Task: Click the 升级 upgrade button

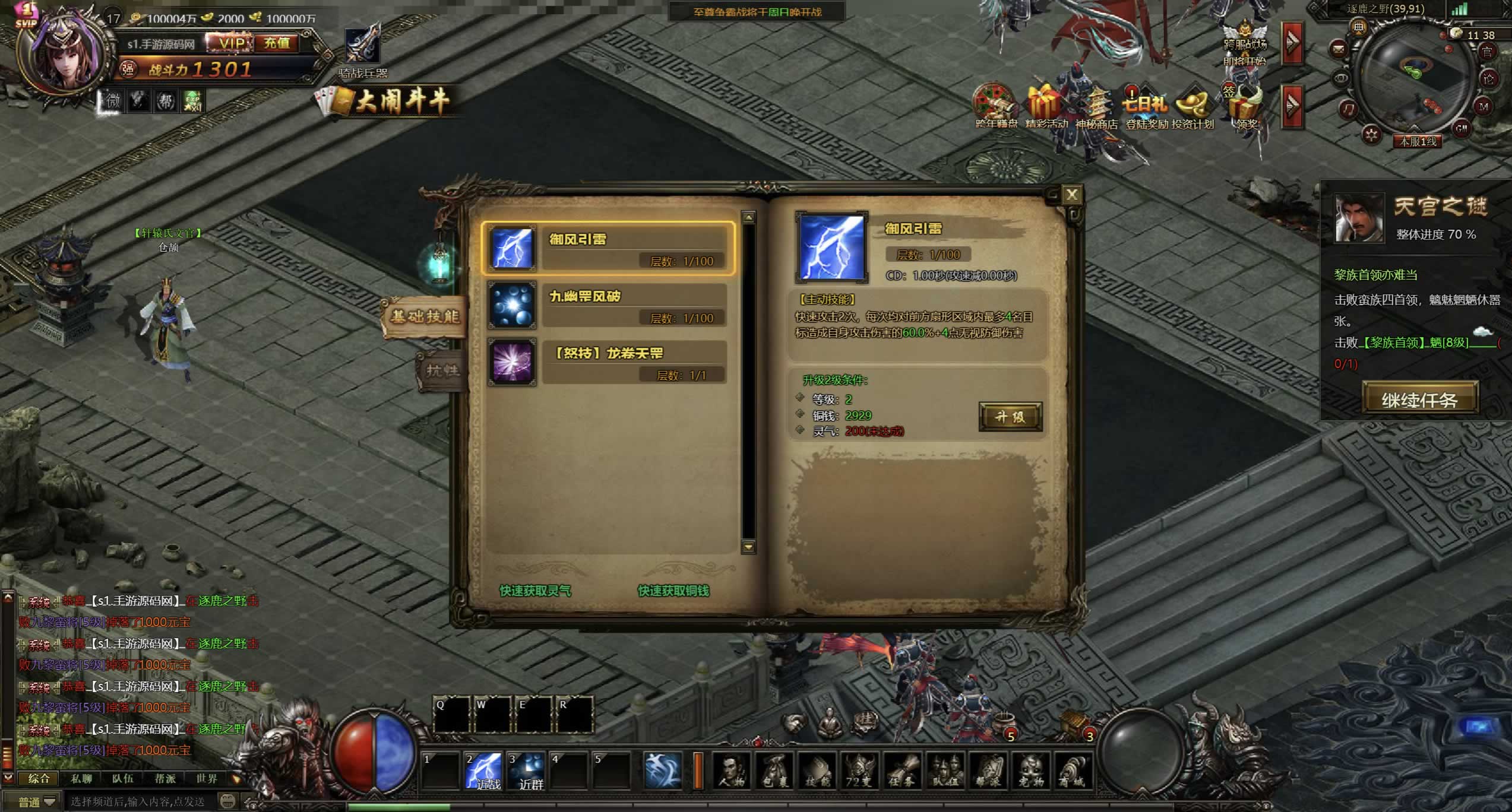Action: point(1010,417)
